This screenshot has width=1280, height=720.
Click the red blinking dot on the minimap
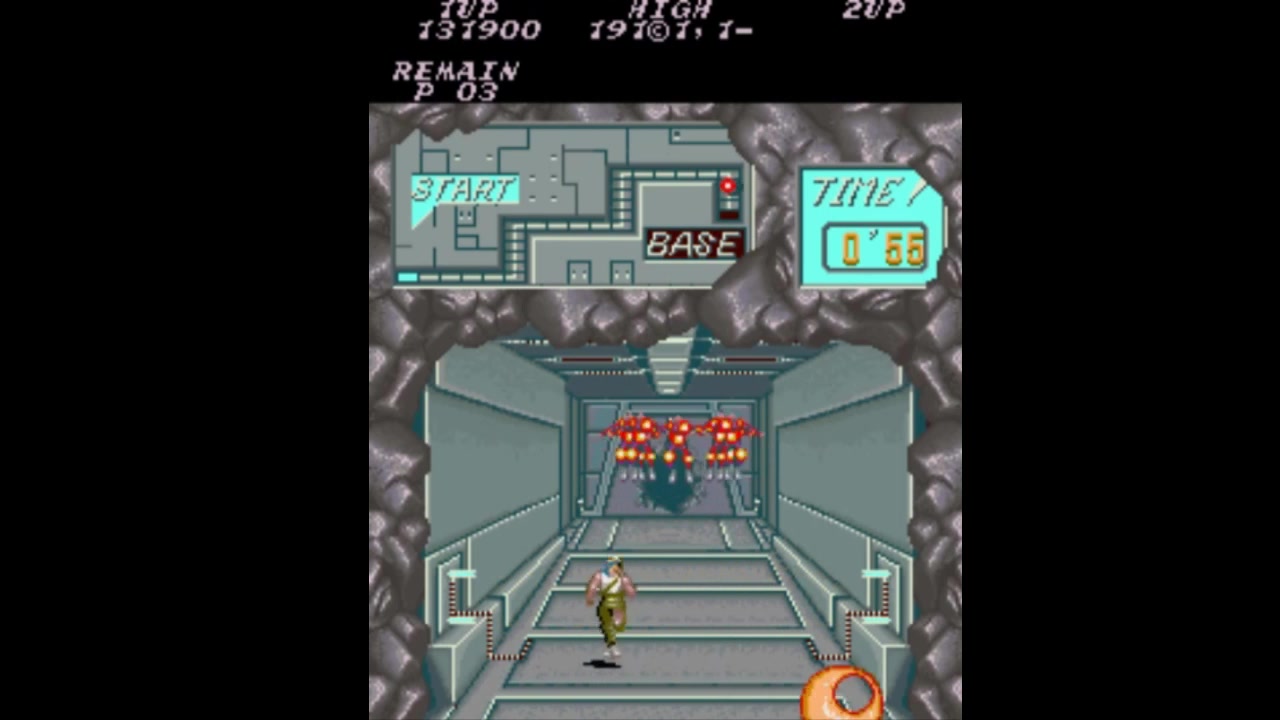click(728, 186)
